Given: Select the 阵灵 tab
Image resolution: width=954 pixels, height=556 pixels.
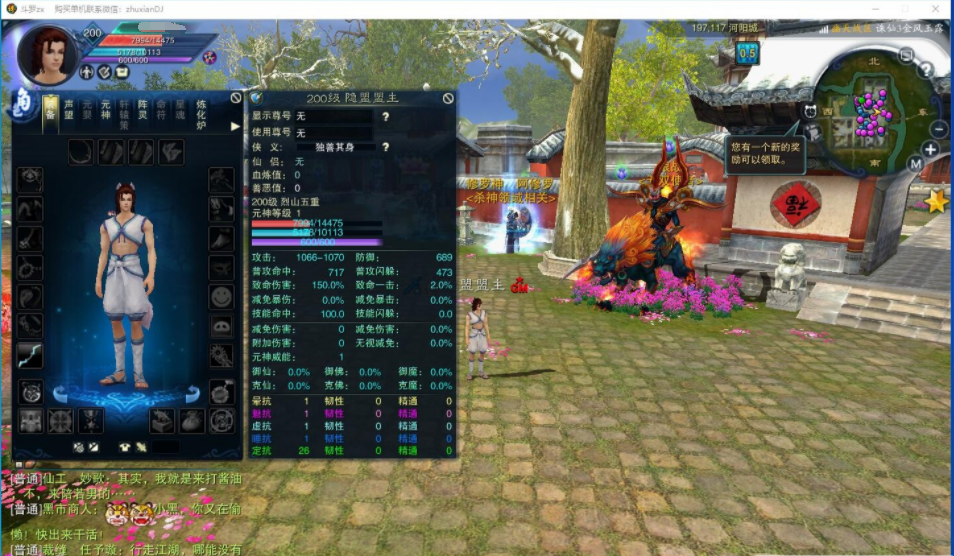Looking at the screenshot, I should coord(143,108).
